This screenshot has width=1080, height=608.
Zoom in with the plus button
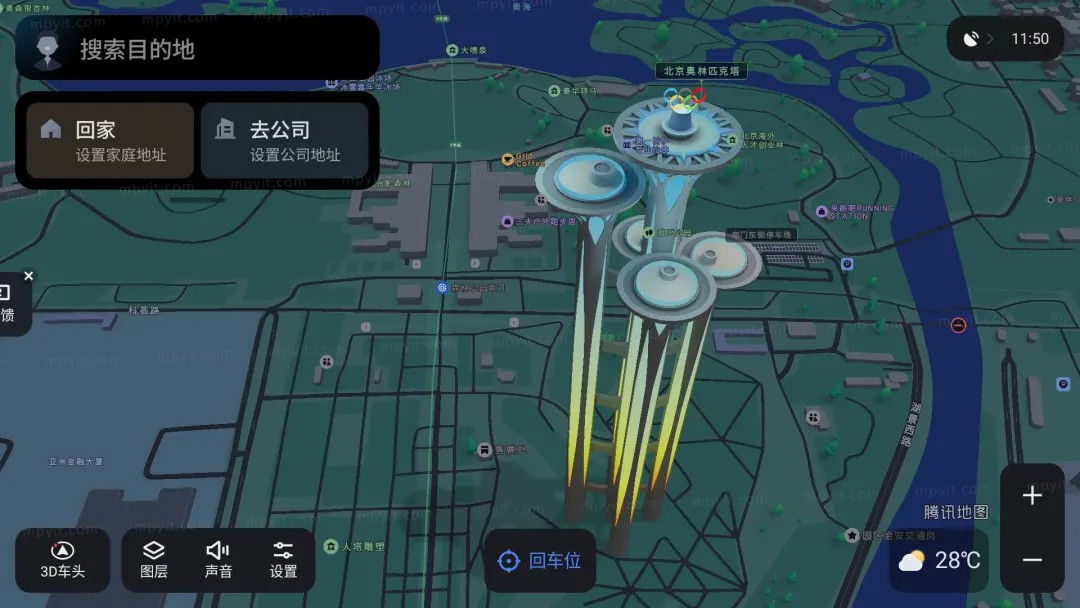[1032, 496]
